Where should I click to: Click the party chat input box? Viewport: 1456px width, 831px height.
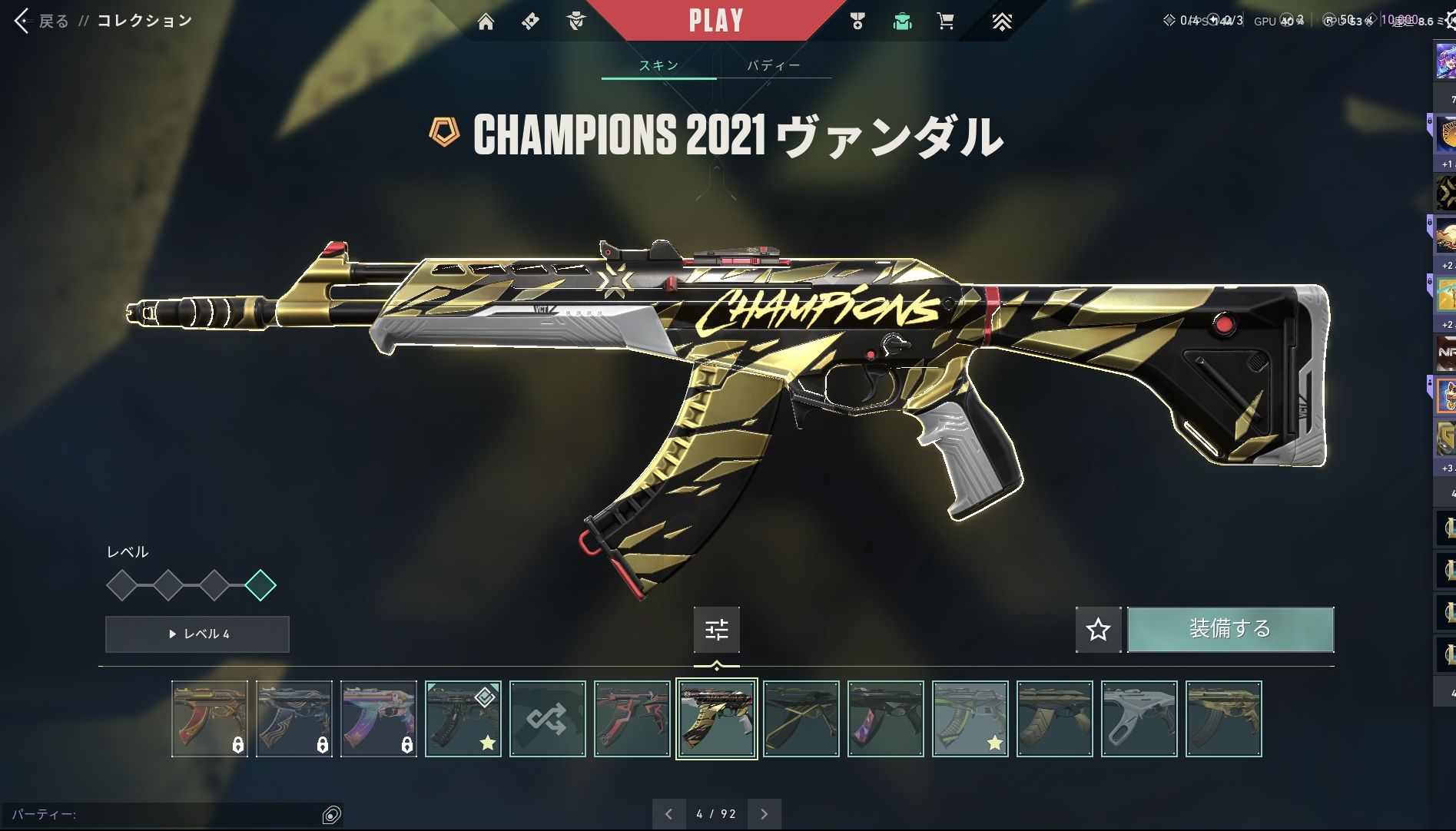[161, 813]
